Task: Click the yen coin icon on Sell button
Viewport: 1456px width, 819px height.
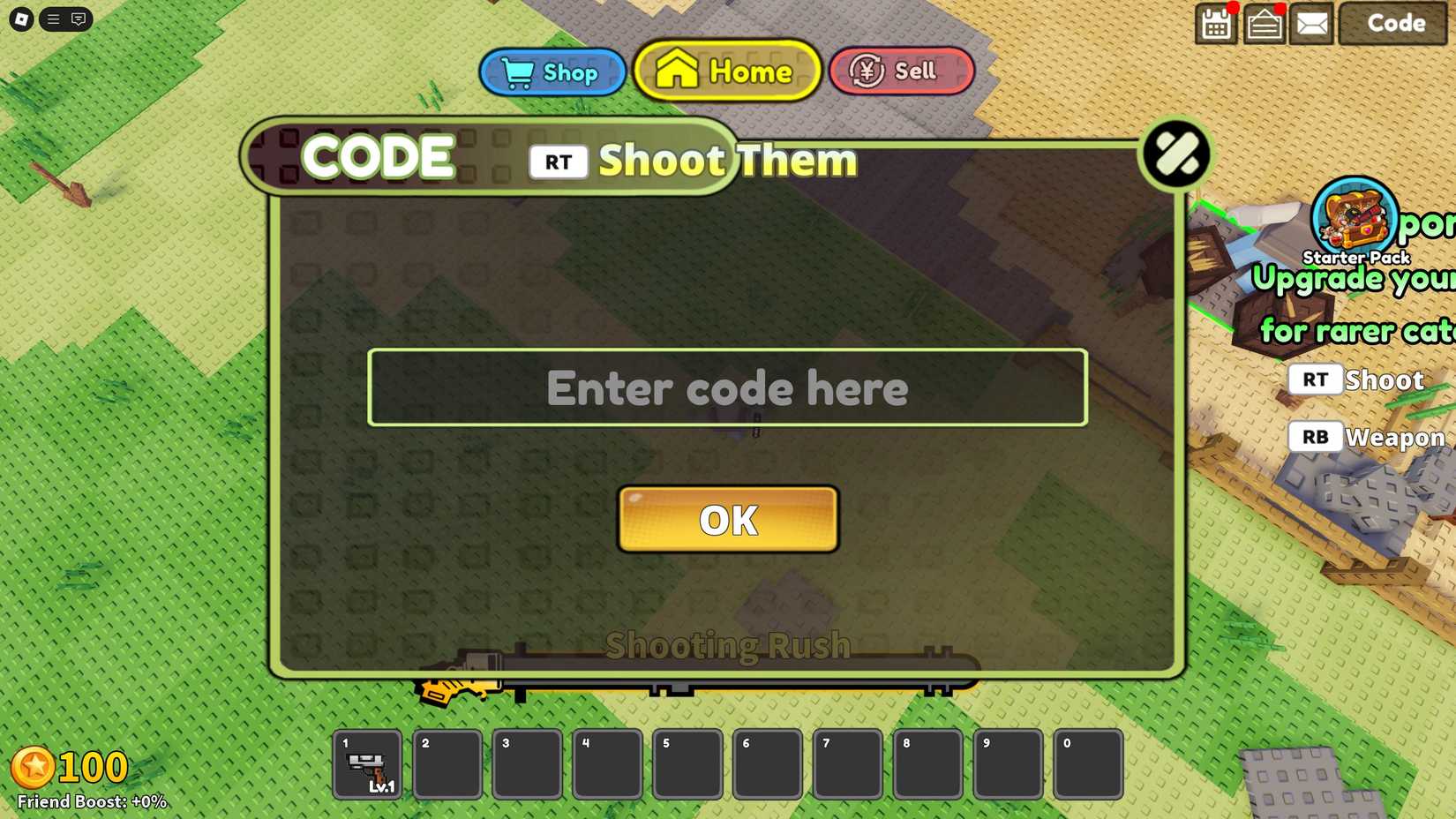Action: pyautogui.click(x=866, y=71)
